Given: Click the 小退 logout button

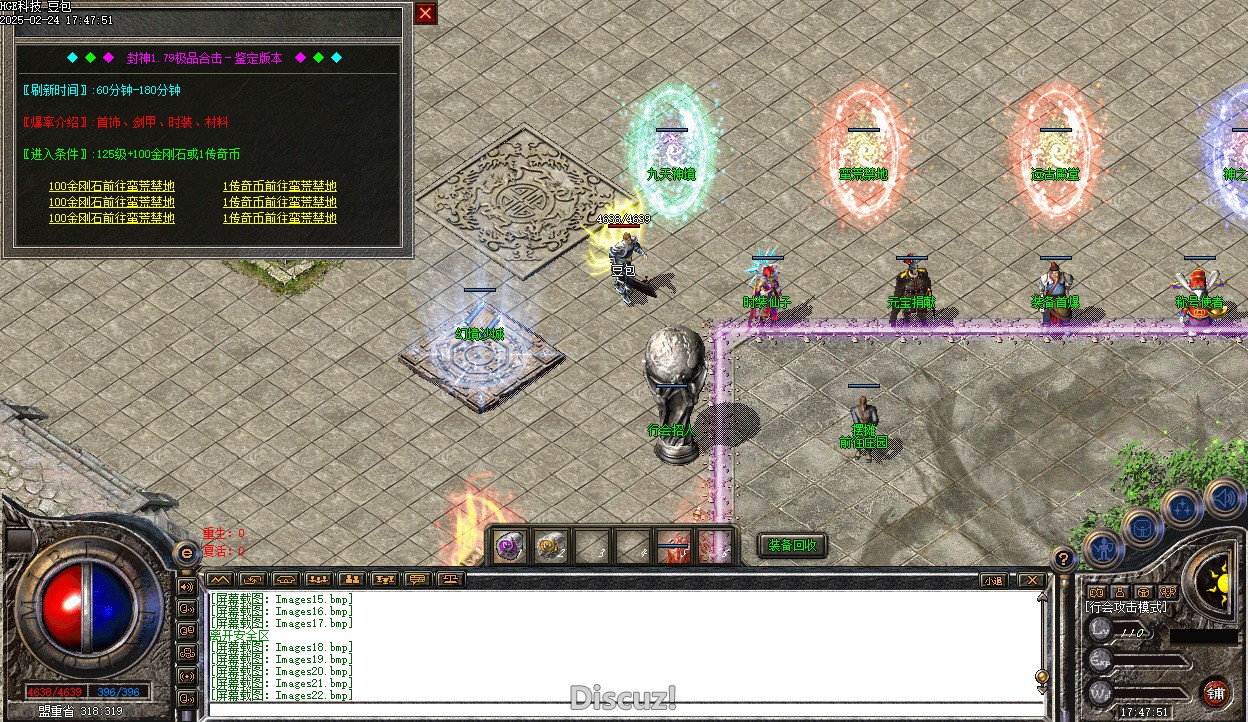Looking at the screenshot, I should point(992,580).
